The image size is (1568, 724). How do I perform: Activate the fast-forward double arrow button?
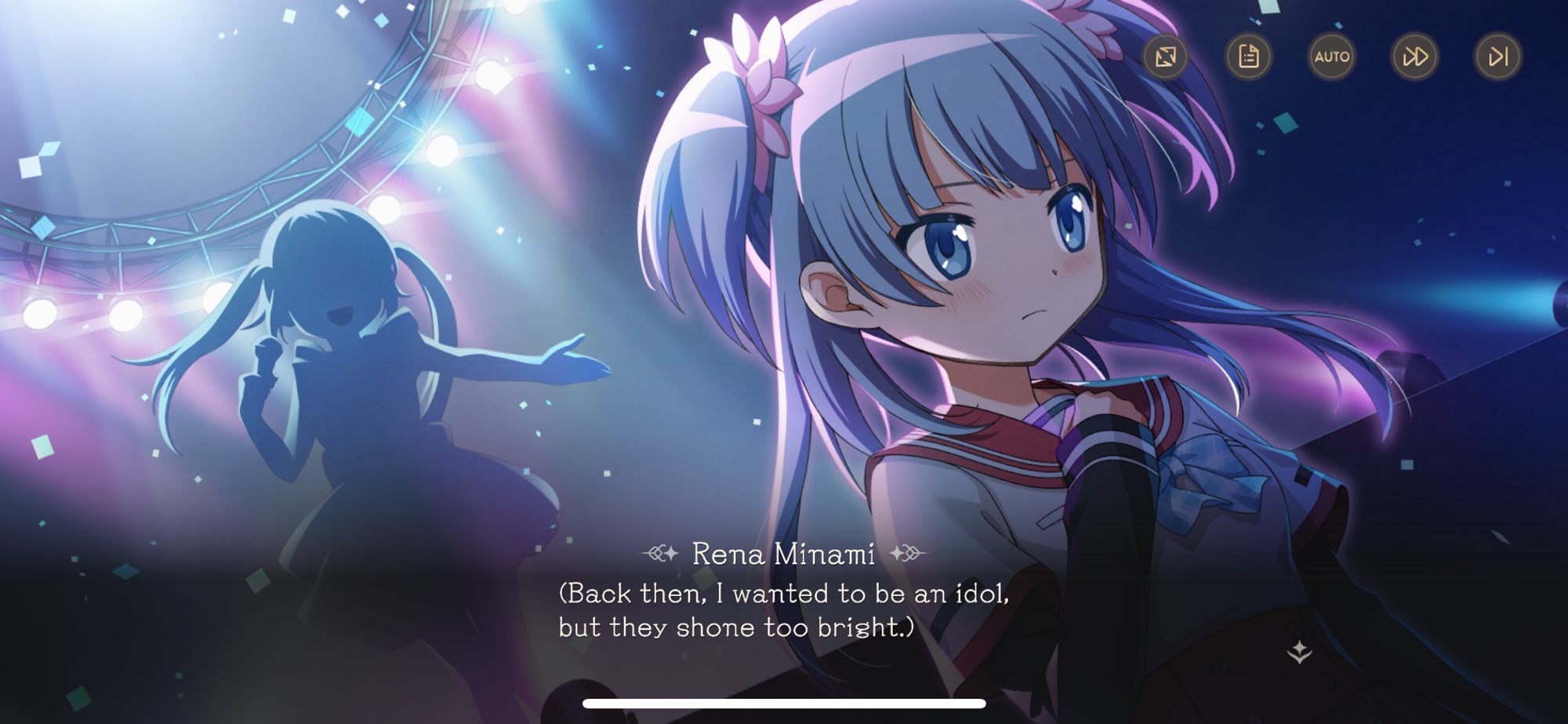click(x=1414, y=56)
